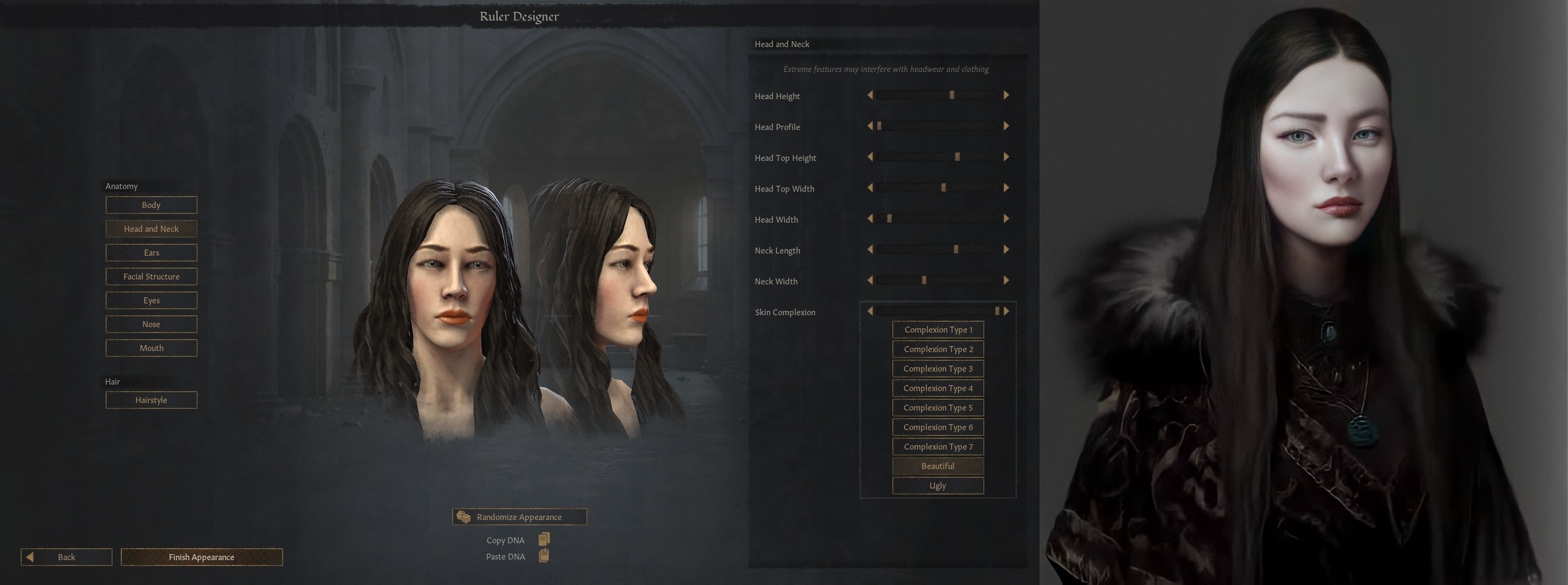Open the Hairstyle section
This screenshot has height=585, width=1568.
pyautogui.click(x=151, y=400)
